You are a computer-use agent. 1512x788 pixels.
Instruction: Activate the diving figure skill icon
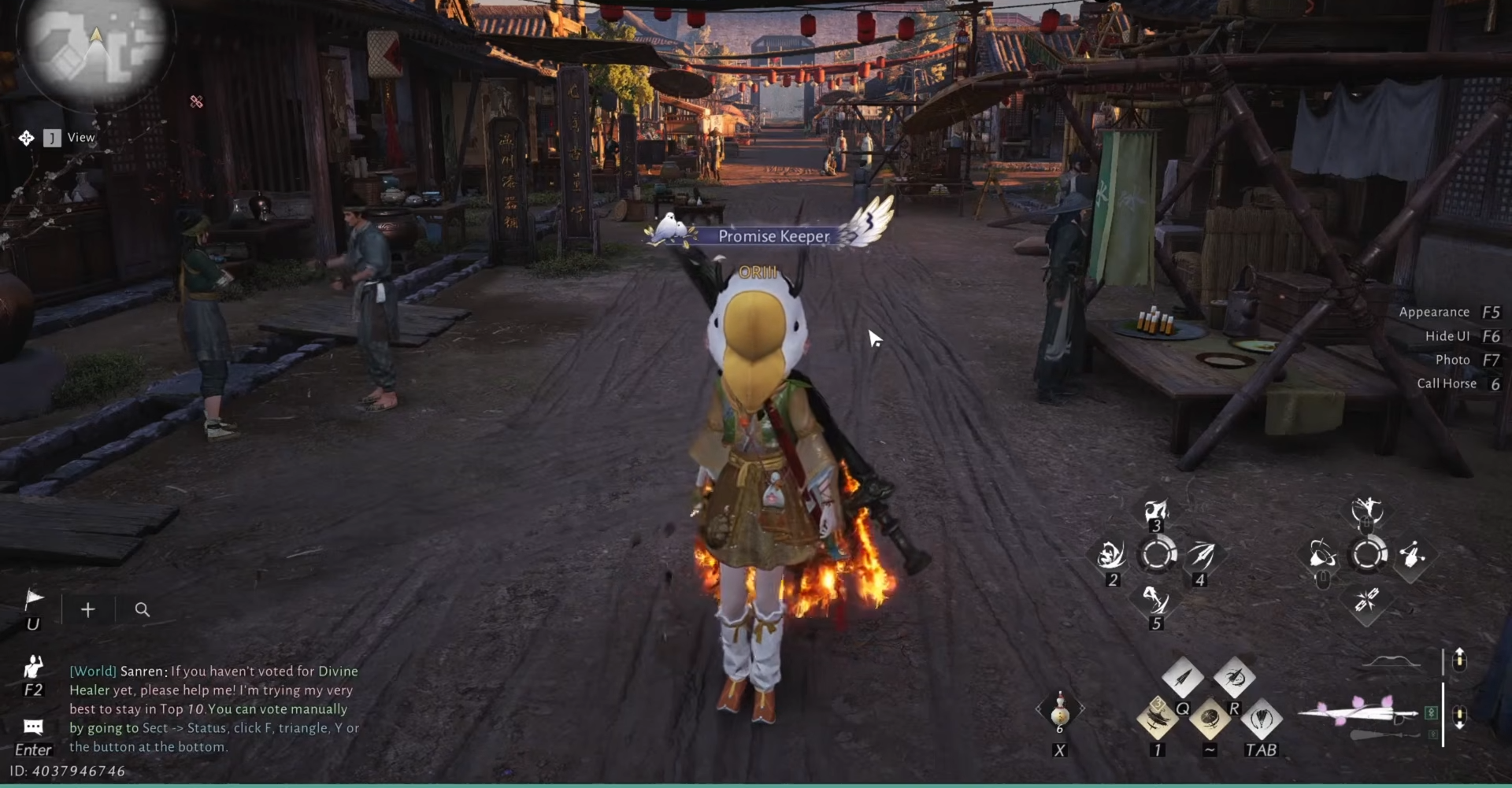point(1155,601)
